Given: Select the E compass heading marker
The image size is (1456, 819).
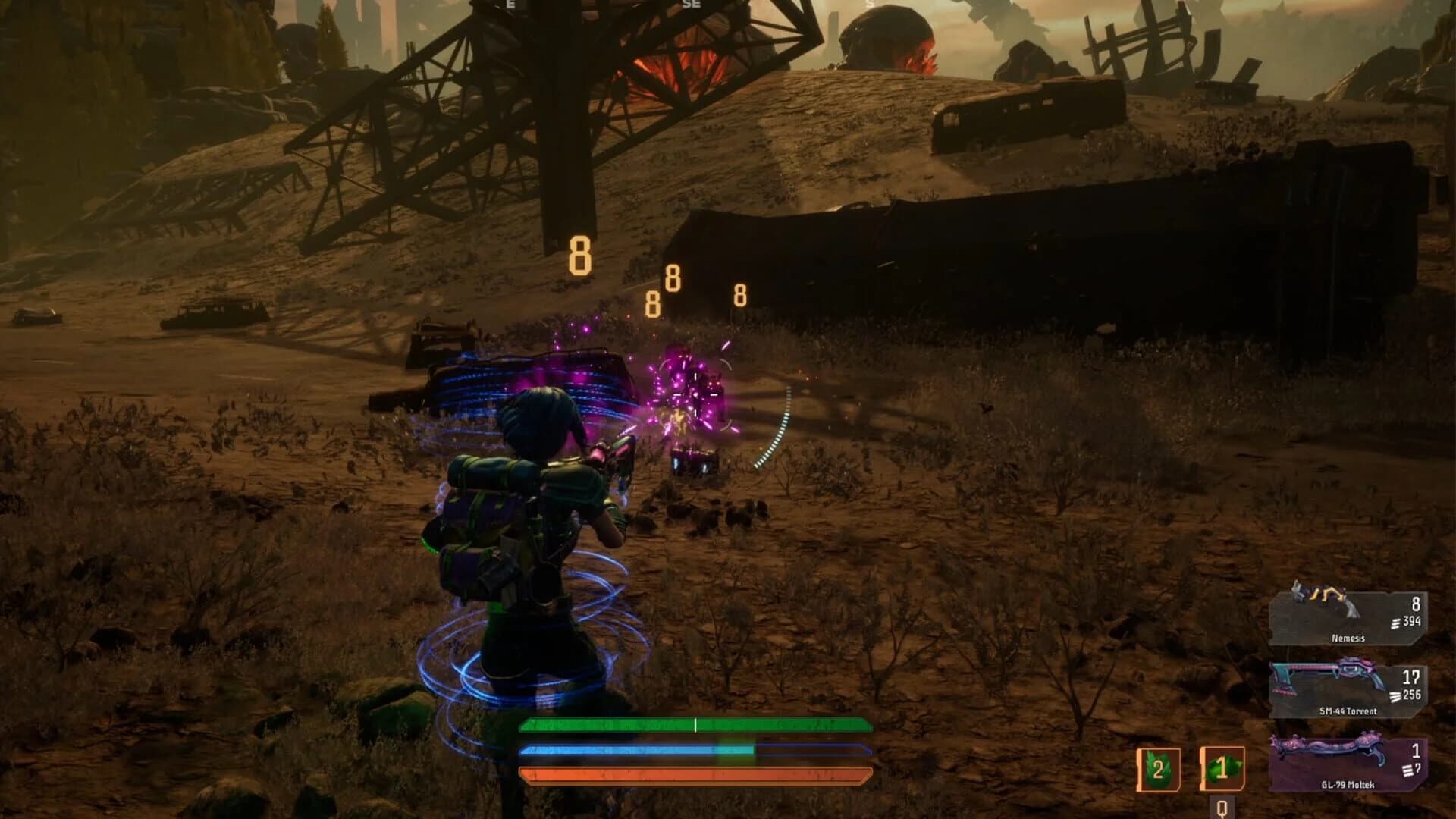Looking at the screenshot, I should click(510, 8).
